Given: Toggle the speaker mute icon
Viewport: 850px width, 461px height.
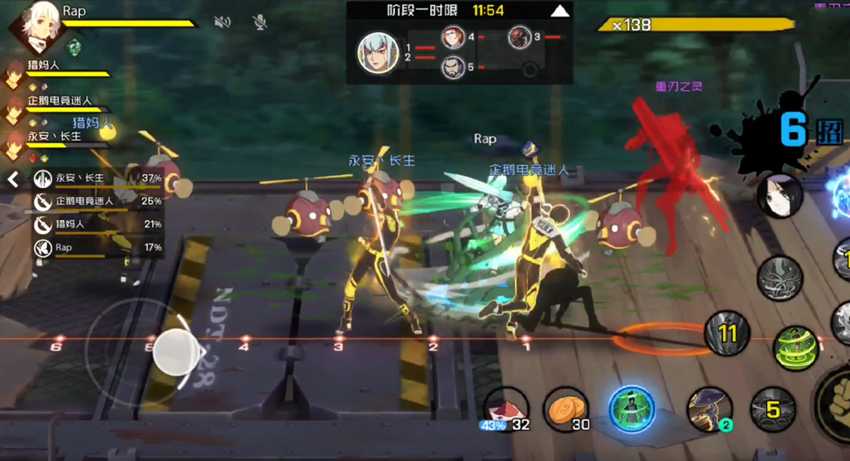Looking at the screenshot, I should [x=223, y=21].
